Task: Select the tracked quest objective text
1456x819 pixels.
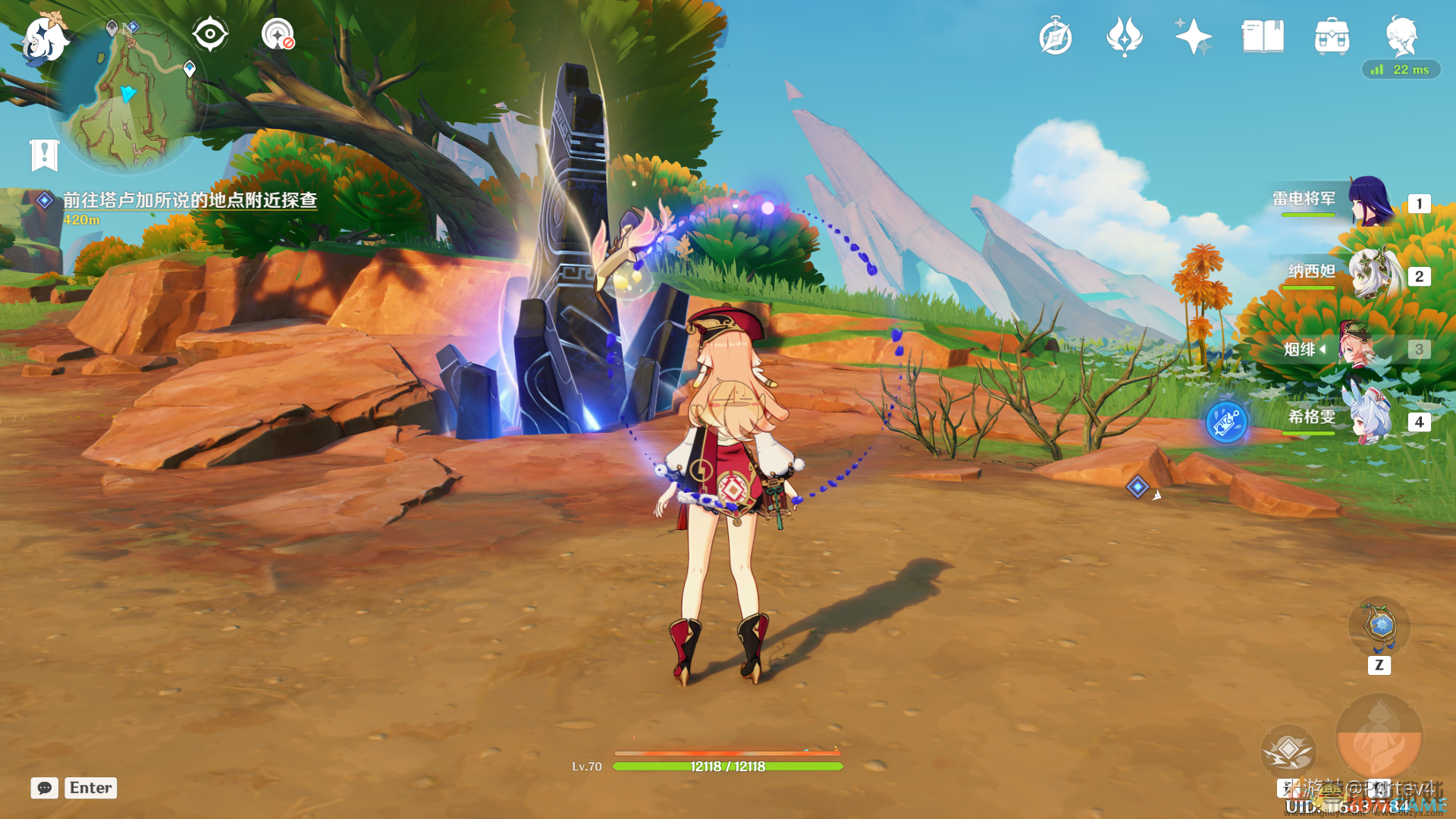Action: (x=190, y=200)
